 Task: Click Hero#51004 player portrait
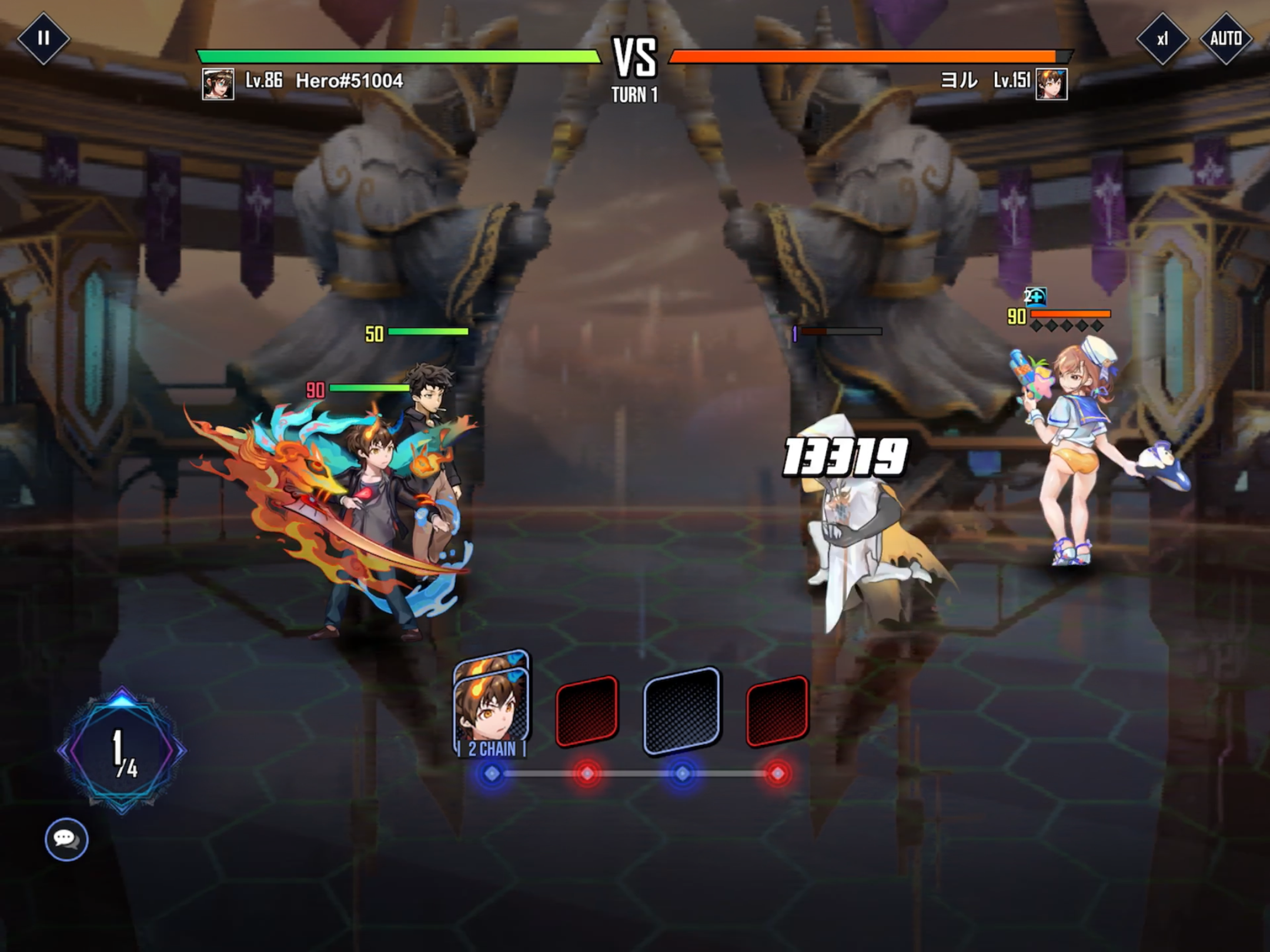[x=218, y=84]
